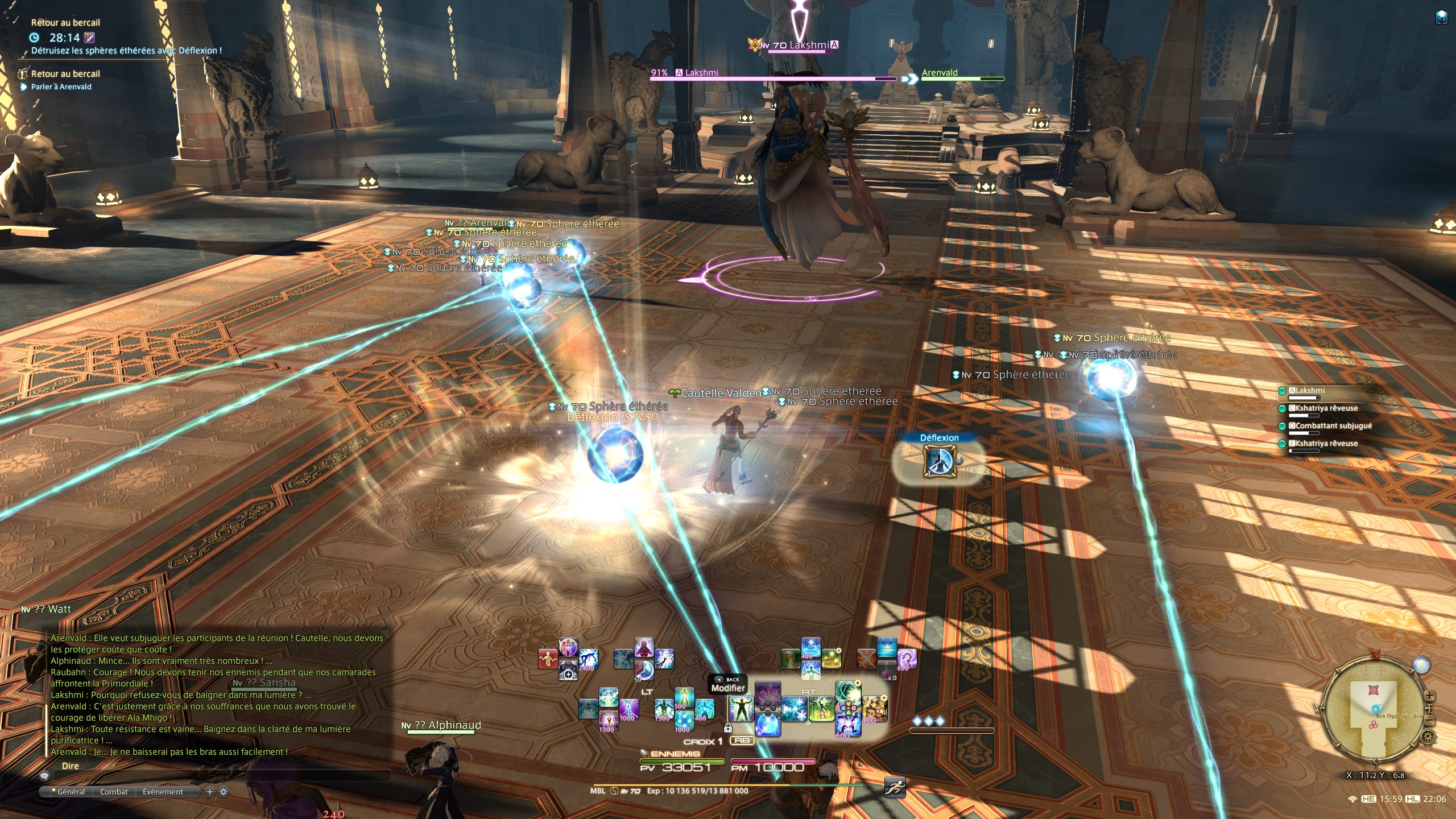Switch to the Événement chat tab
This screenshot has width=1456, height=819.
[163, 792]
